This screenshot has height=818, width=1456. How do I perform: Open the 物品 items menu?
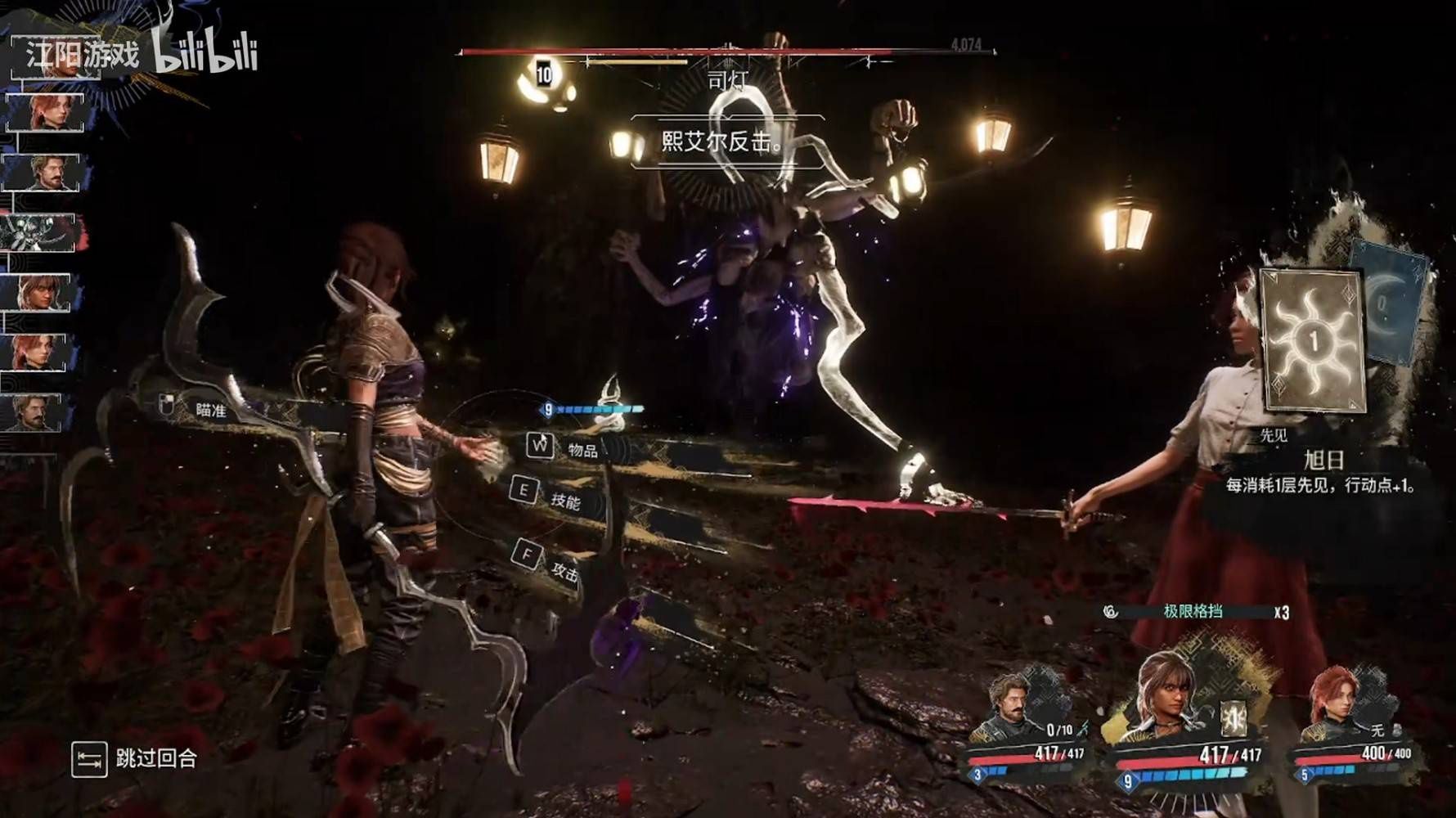pyautogui.click(x=564, y=447)
